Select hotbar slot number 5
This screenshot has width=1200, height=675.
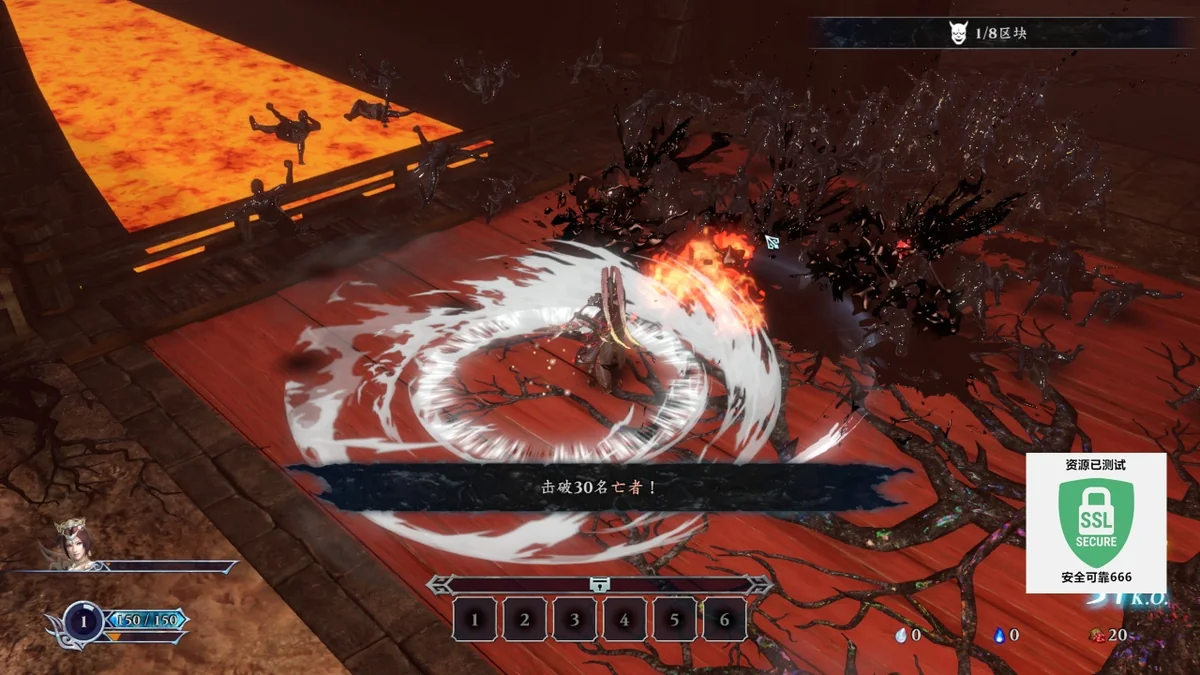675,620
